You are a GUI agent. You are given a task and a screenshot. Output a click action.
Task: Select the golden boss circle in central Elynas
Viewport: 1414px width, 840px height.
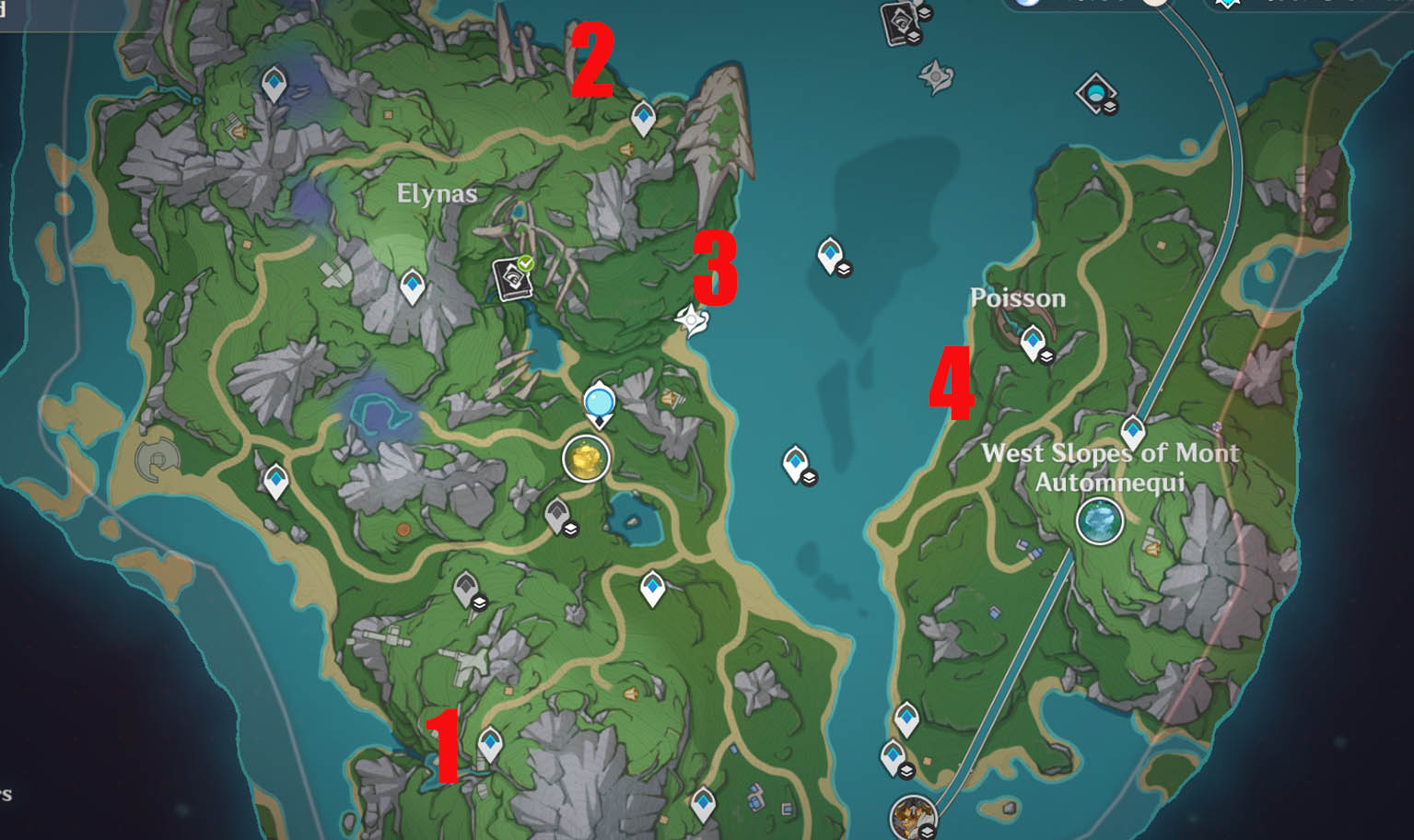(584, 459)
